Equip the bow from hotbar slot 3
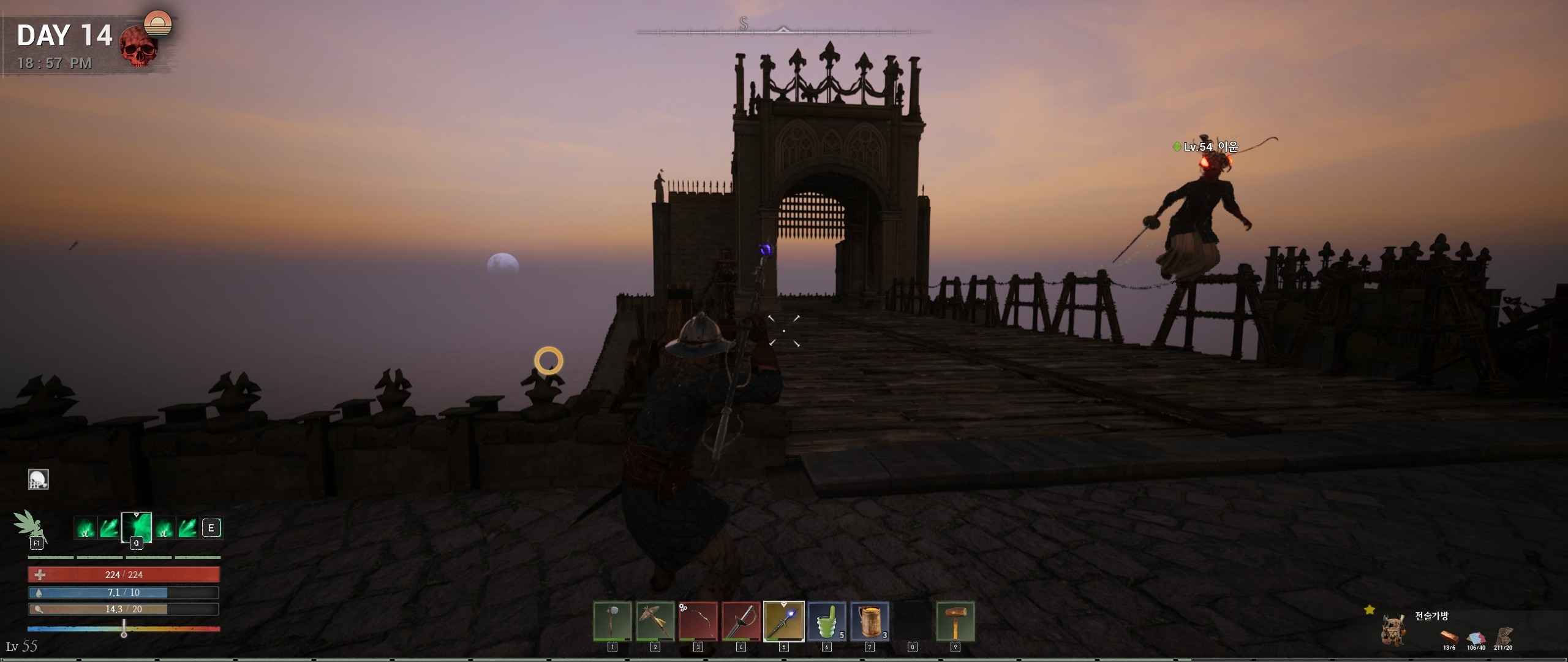Image resolution: width=1568 pixels, height=662 pixels. (698, 621)
